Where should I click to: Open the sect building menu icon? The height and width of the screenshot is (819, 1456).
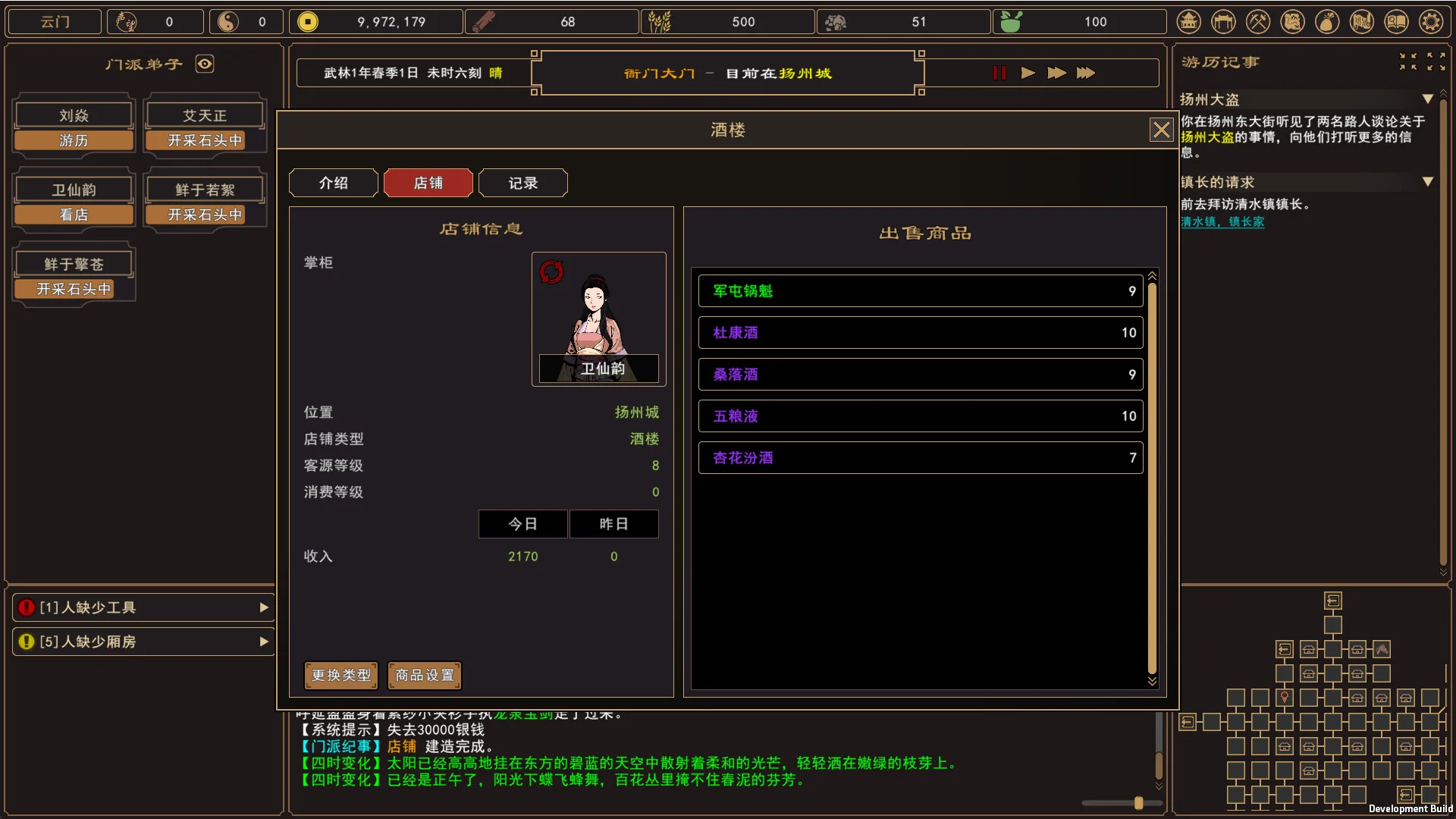(1188, 21)
